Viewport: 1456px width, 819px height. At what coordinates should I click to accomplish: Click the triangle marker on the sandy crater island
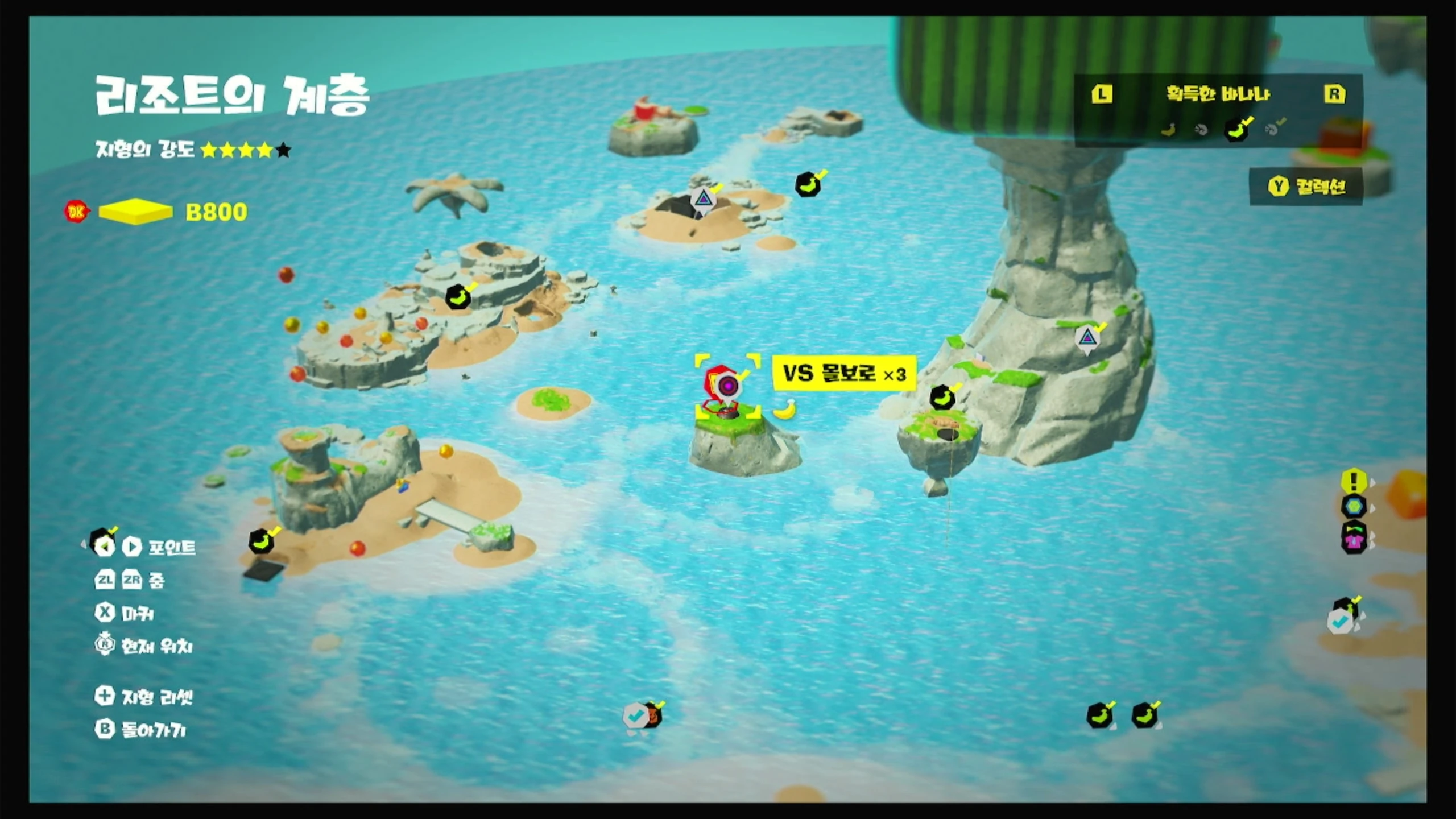(704, 200)
